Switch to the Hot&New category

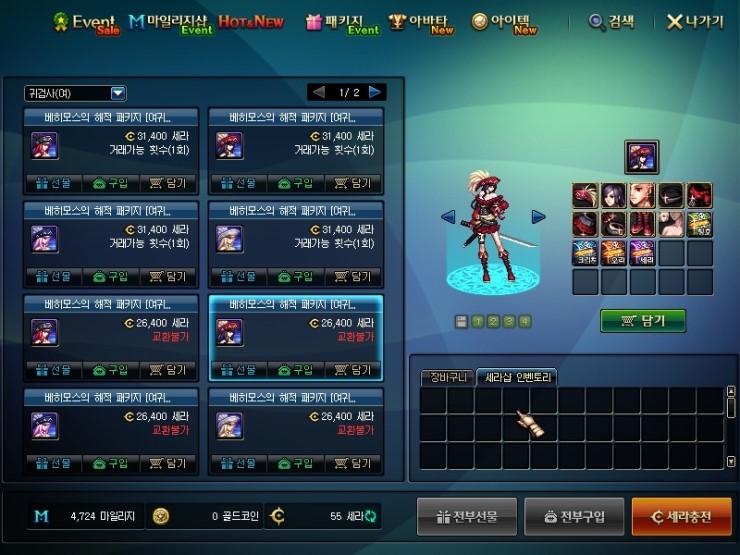250,21
